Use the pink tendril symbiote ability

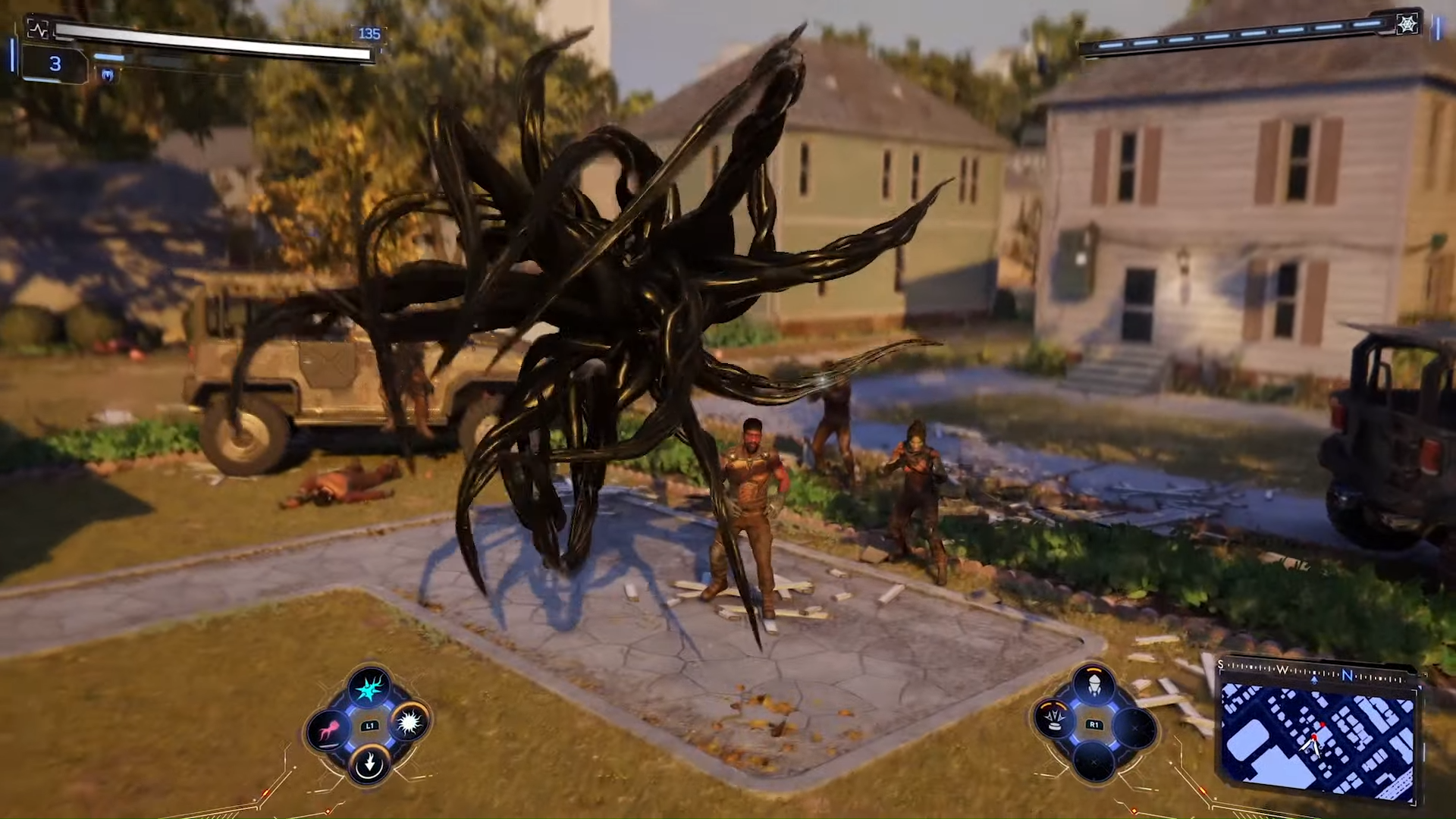329,730
